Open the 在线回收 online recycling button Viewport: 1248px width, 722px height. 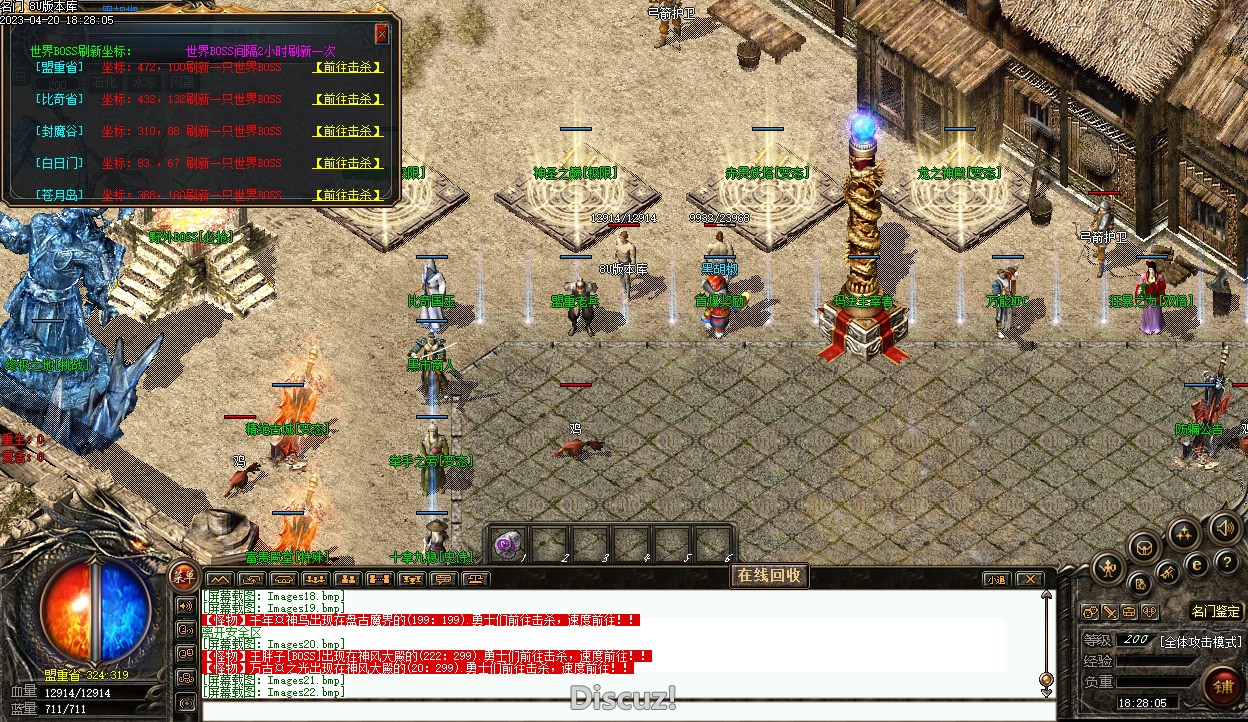[x=768, y=575]
